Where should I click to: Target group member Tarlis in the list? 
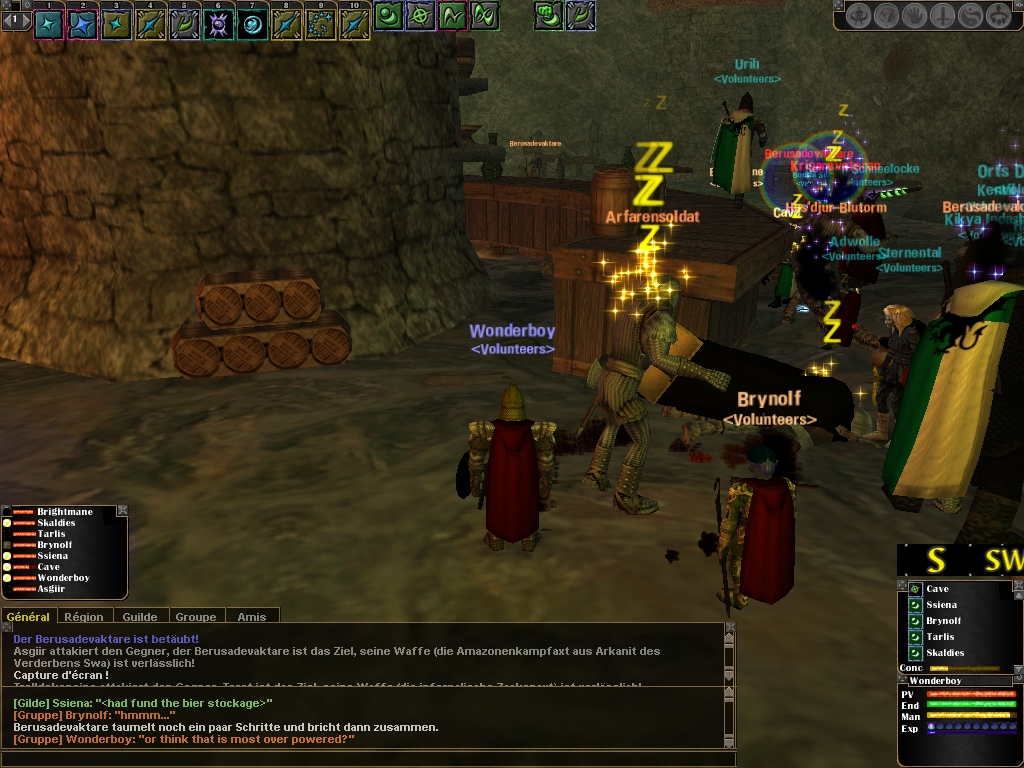52,534
